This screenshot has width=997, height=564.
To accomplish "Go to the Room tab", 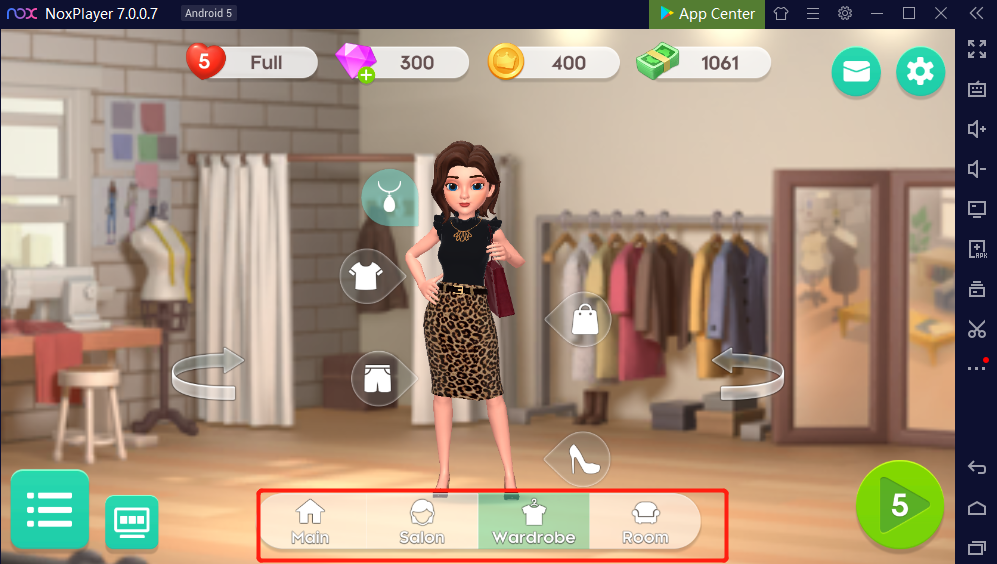I will pos(645,522).
